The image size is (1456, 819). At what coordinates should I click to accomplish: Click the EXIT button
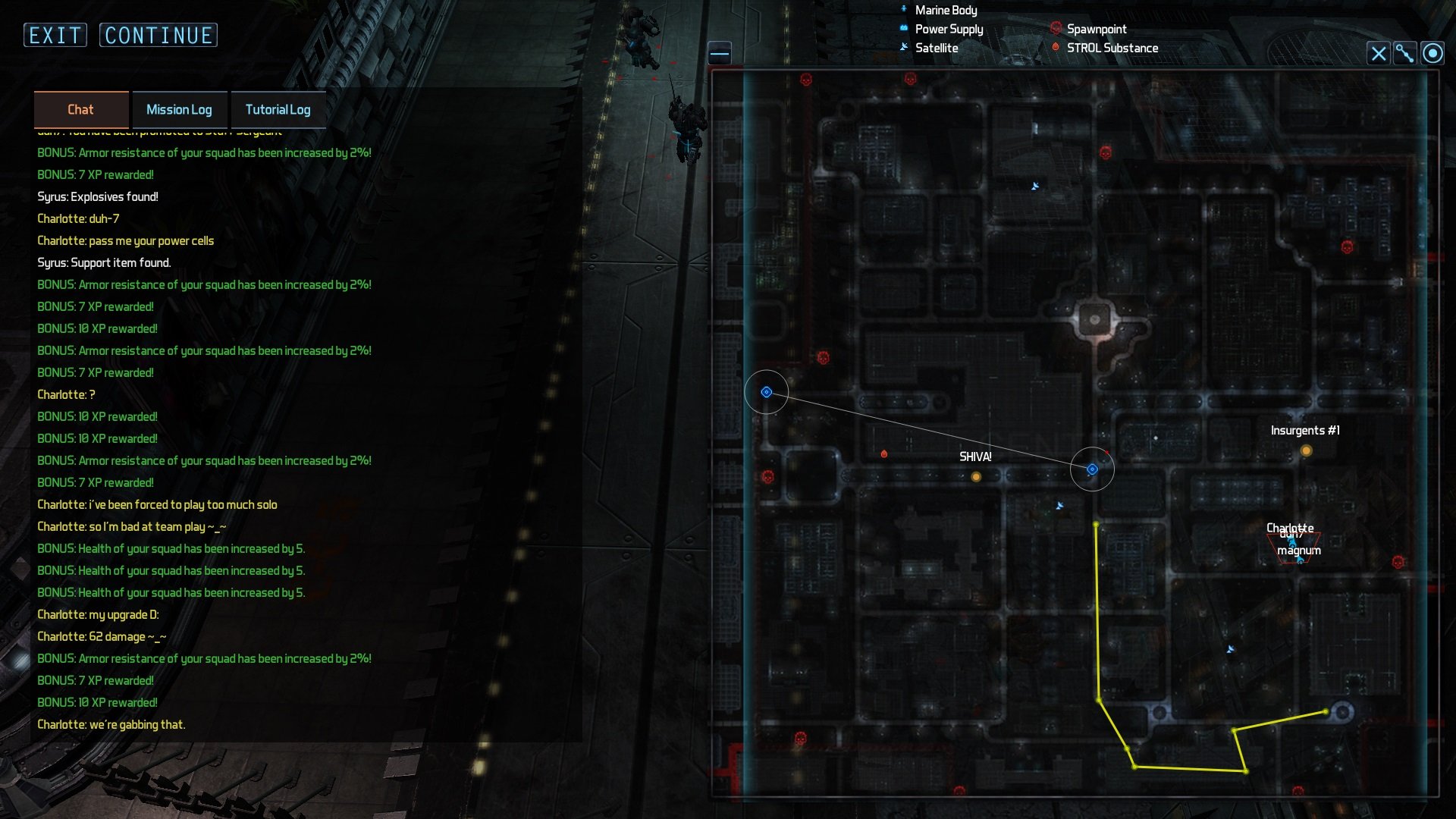tap(55, 35)
